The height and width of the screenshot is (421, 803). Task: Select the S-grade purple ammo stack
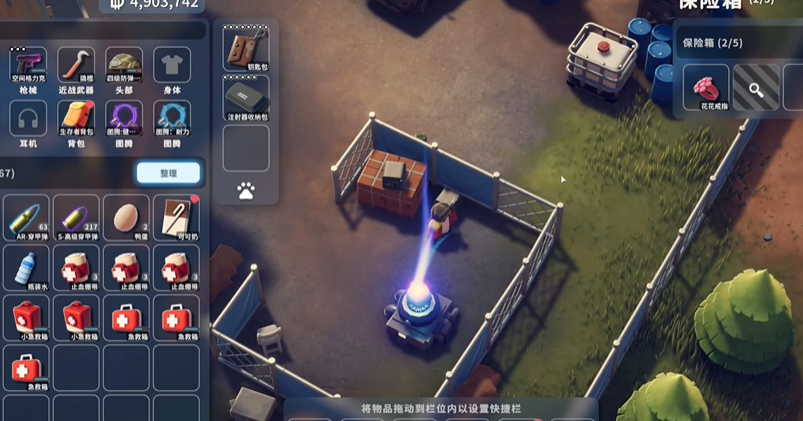click(x=76, y=217)
